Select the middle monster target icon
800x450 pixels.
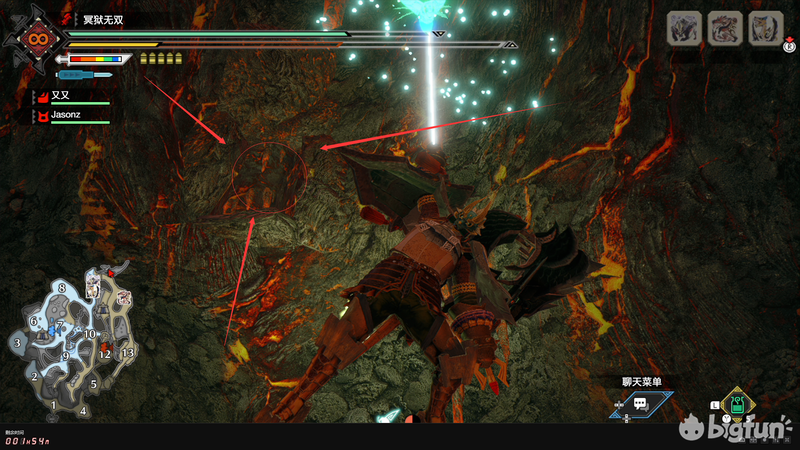(x=725, y=28)
